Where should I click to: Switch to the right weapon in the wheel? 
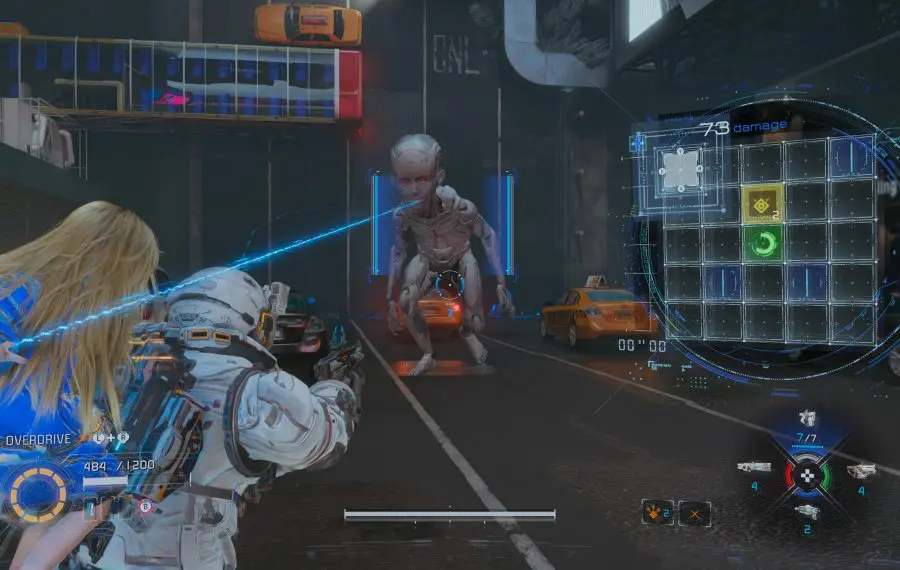(x=861, y=470)
